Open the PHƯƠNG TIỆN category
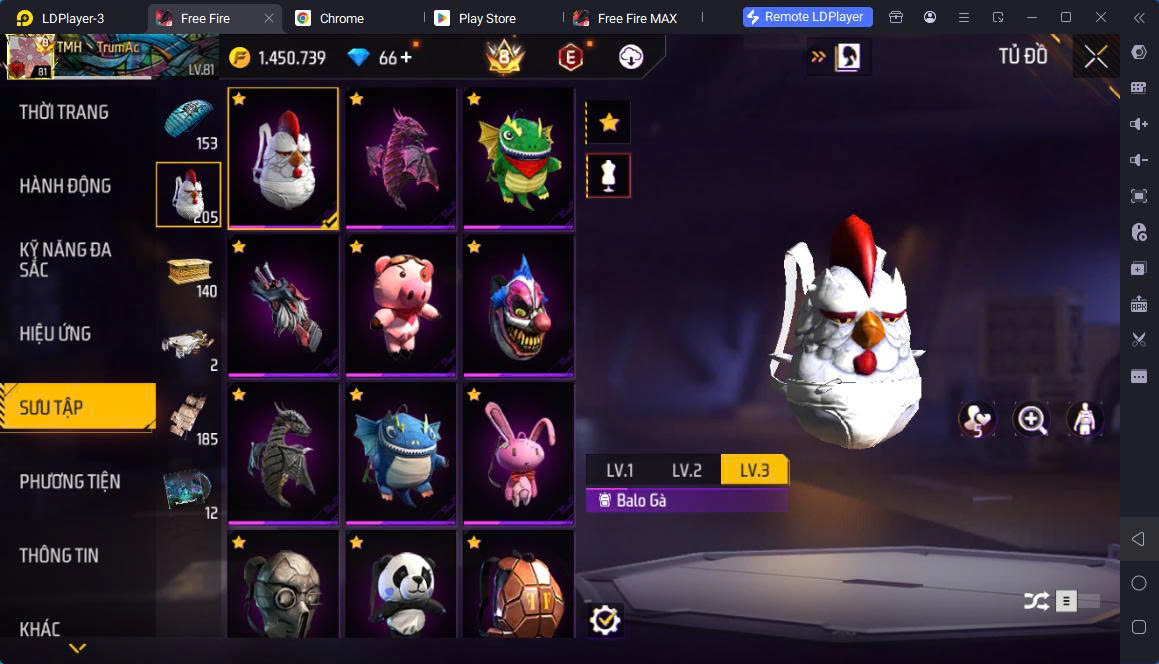 click(x=70, y=482)
